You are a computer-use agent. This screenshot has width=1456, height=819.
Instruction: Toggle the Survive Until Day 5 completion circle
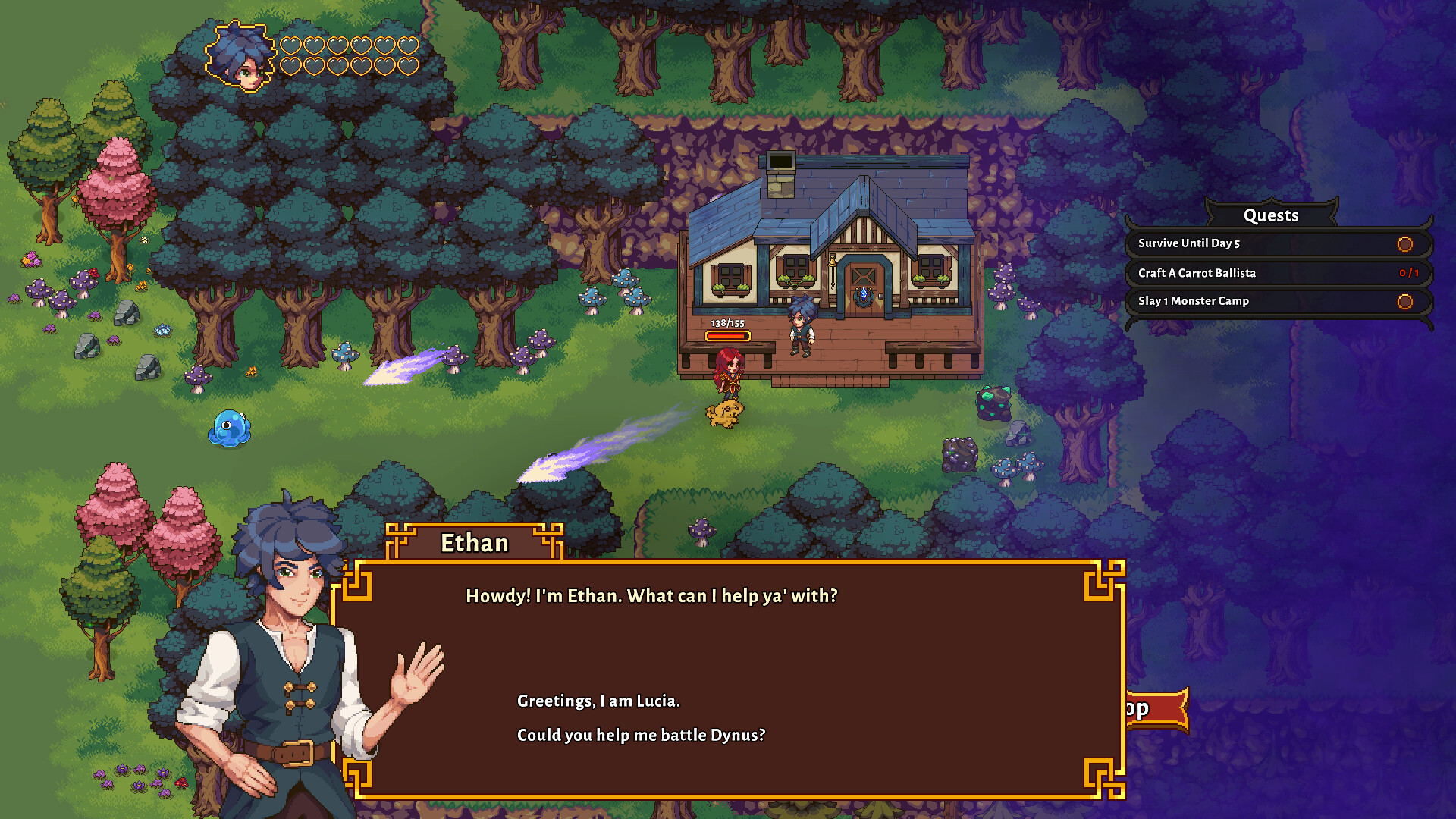click(1405, 244)
